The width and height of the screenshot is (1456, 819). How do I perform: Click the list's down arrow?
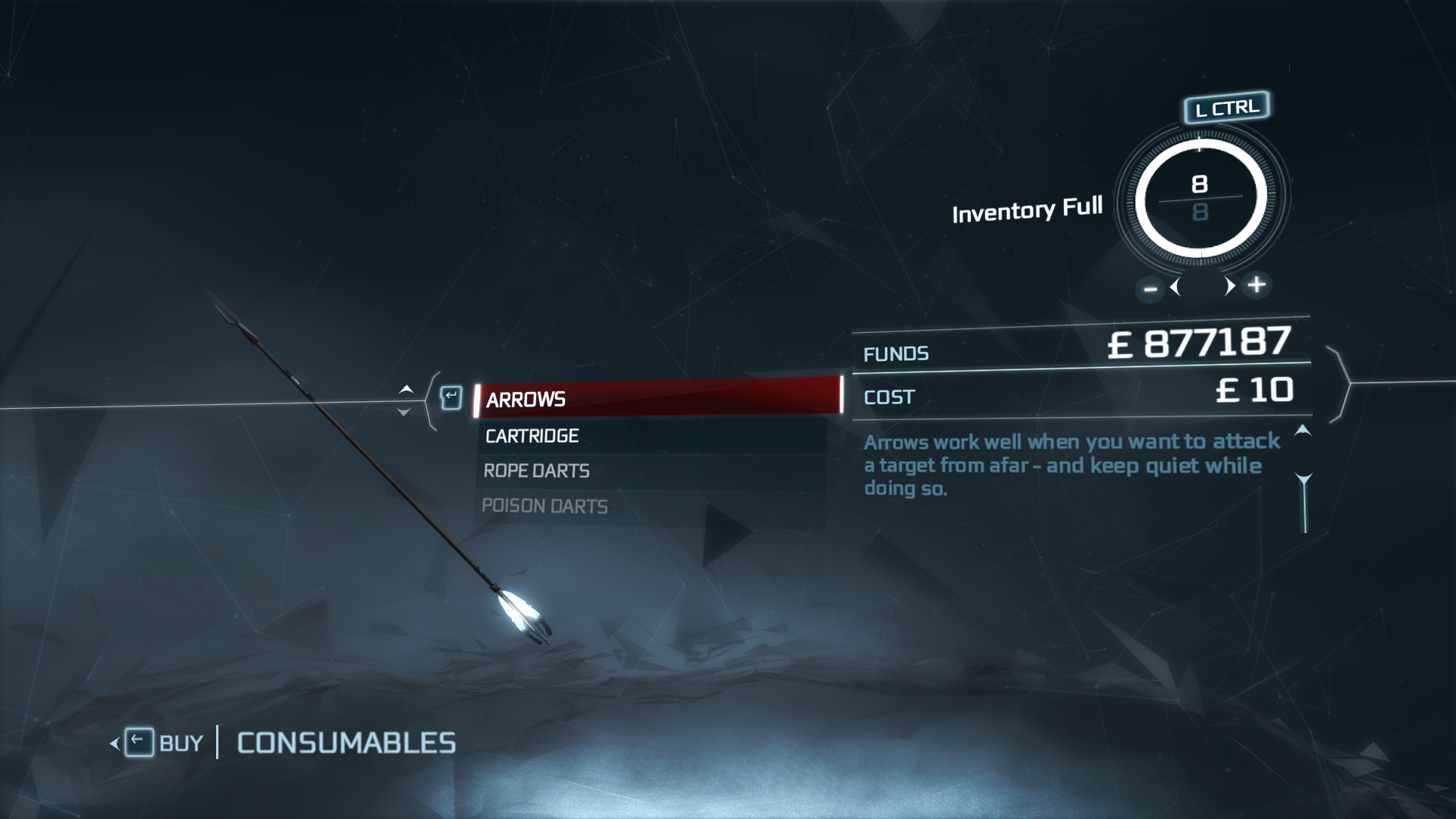(x=404, y=412)
